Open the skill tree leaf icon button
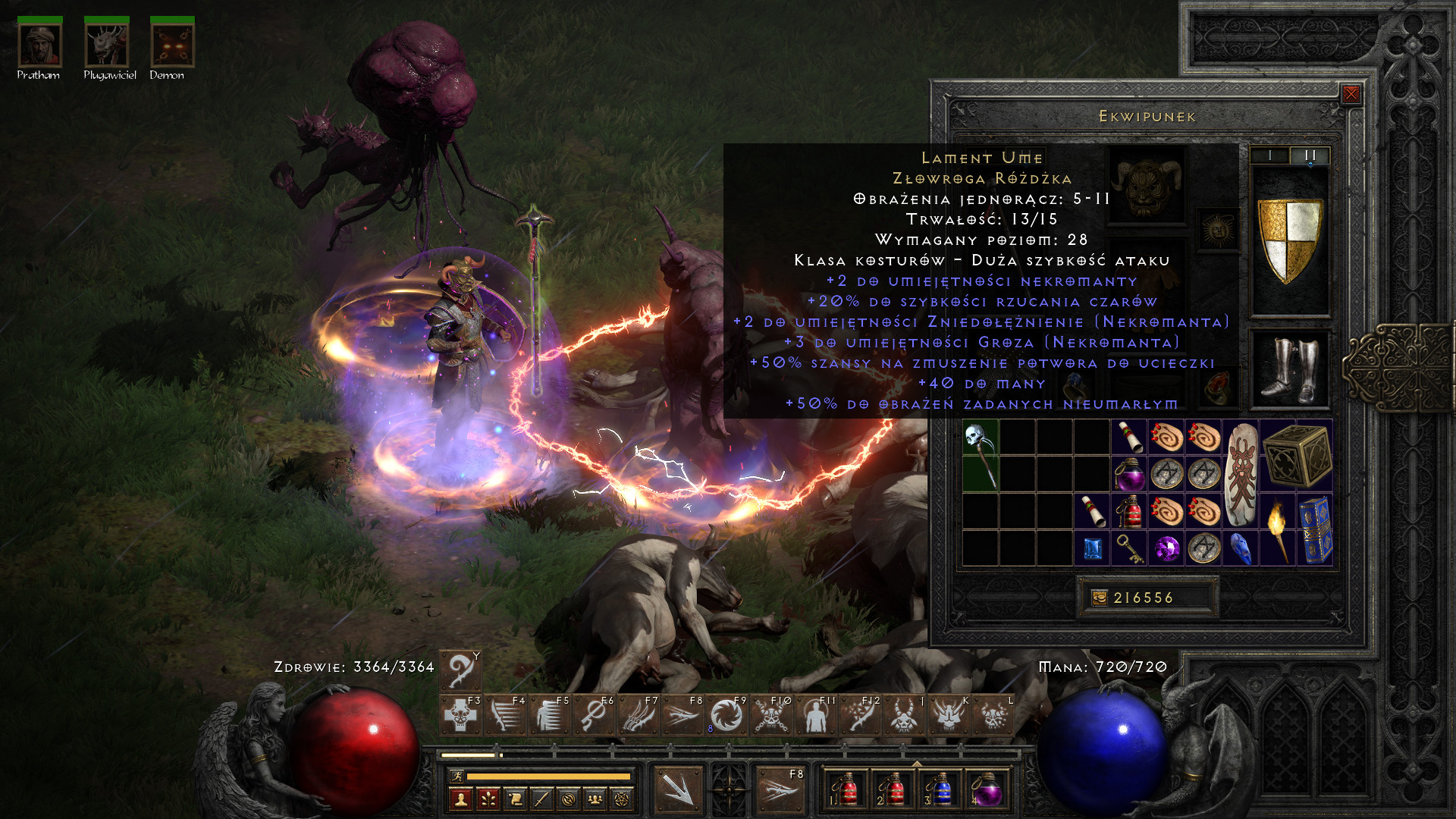Viewport: 1456px width, 819px height. [x=488, y=799]
